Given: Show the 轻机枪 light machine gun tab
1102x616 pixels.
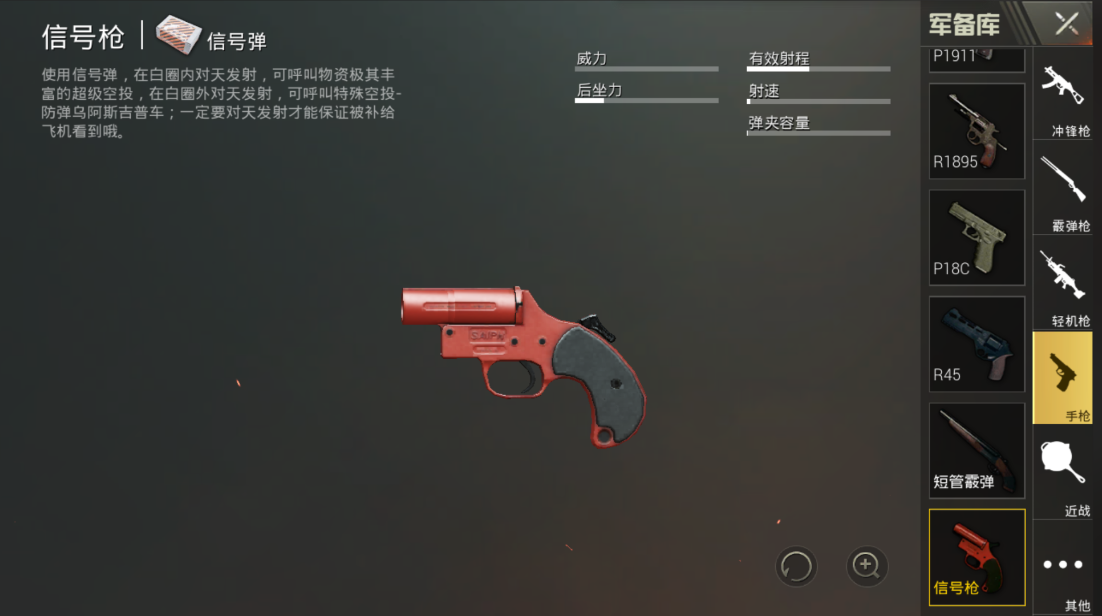Looking at the screenshot, I should [1063, 286].
